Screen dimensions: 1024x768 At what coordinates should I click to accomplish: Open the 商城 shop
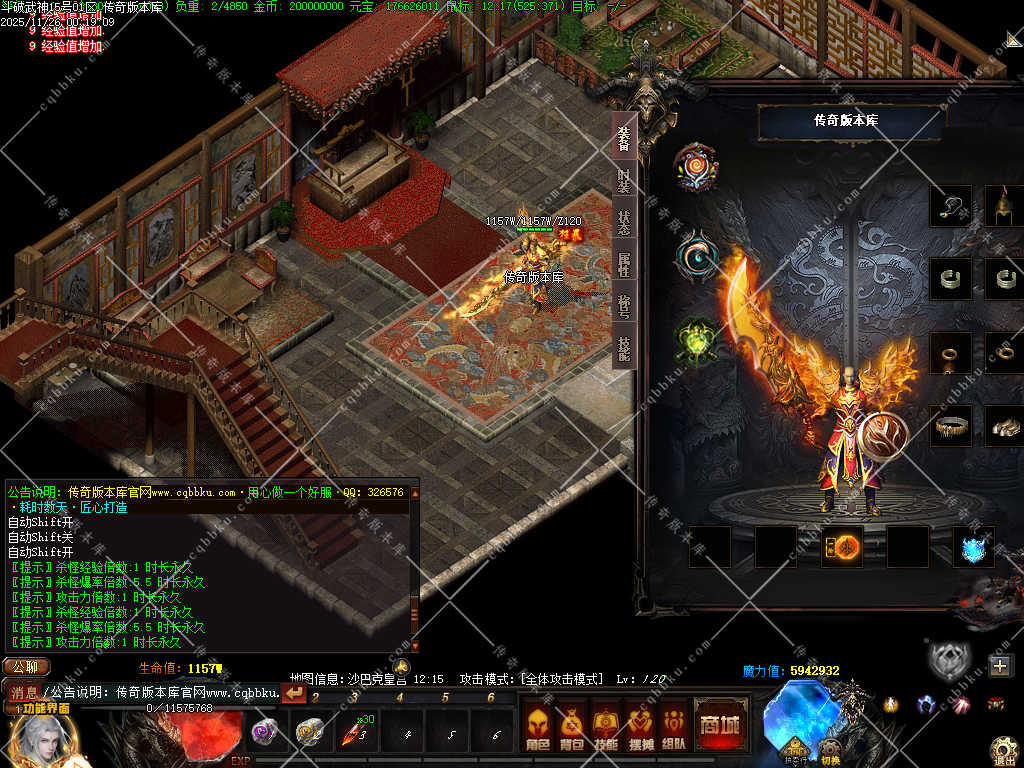pyautogui.click(x=720, y=724)
